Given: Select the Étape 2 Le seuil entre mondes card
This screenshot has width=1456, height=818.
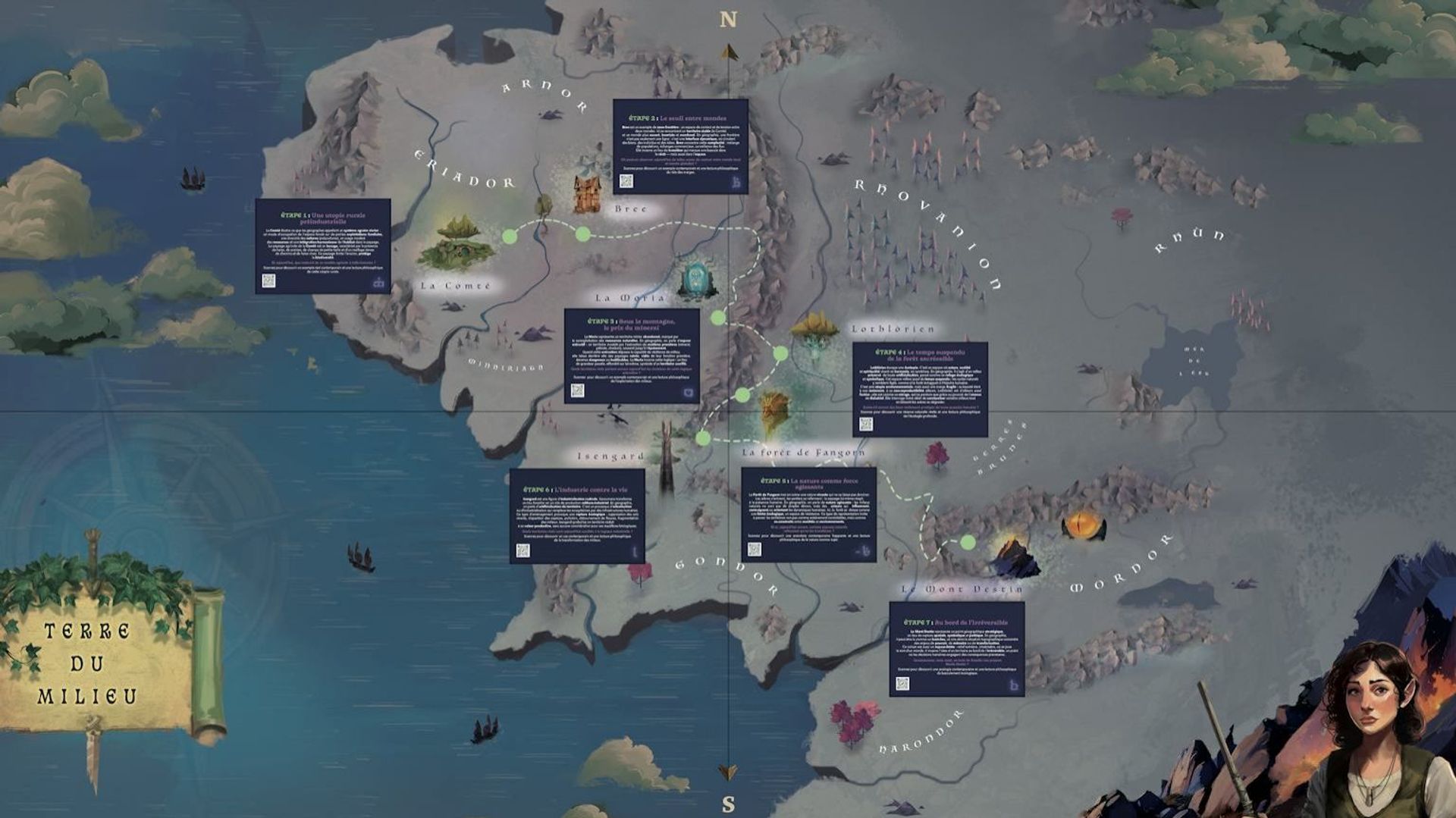Looking at the screenshot, I should coord(680,146).
